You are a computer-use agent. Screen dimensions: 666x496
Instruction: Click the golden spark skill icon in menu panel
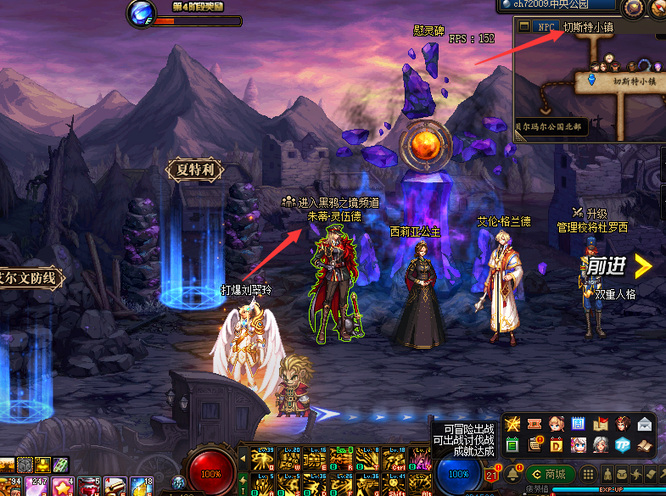[x=512, y=423]
